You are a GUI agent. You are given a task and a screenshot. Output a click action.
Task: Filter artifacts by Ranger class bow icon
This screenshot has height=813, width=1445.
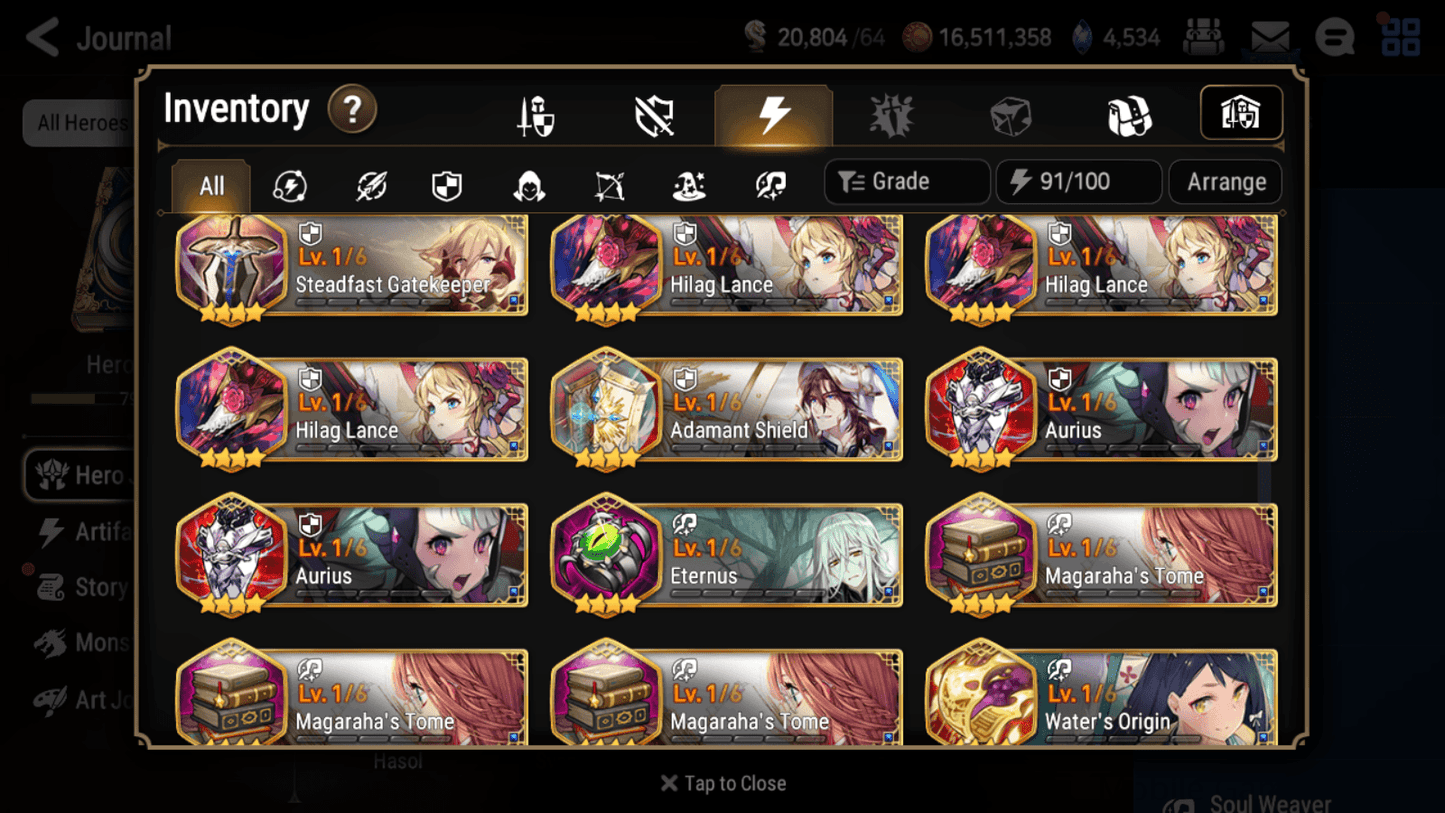[x=608, y=183]
